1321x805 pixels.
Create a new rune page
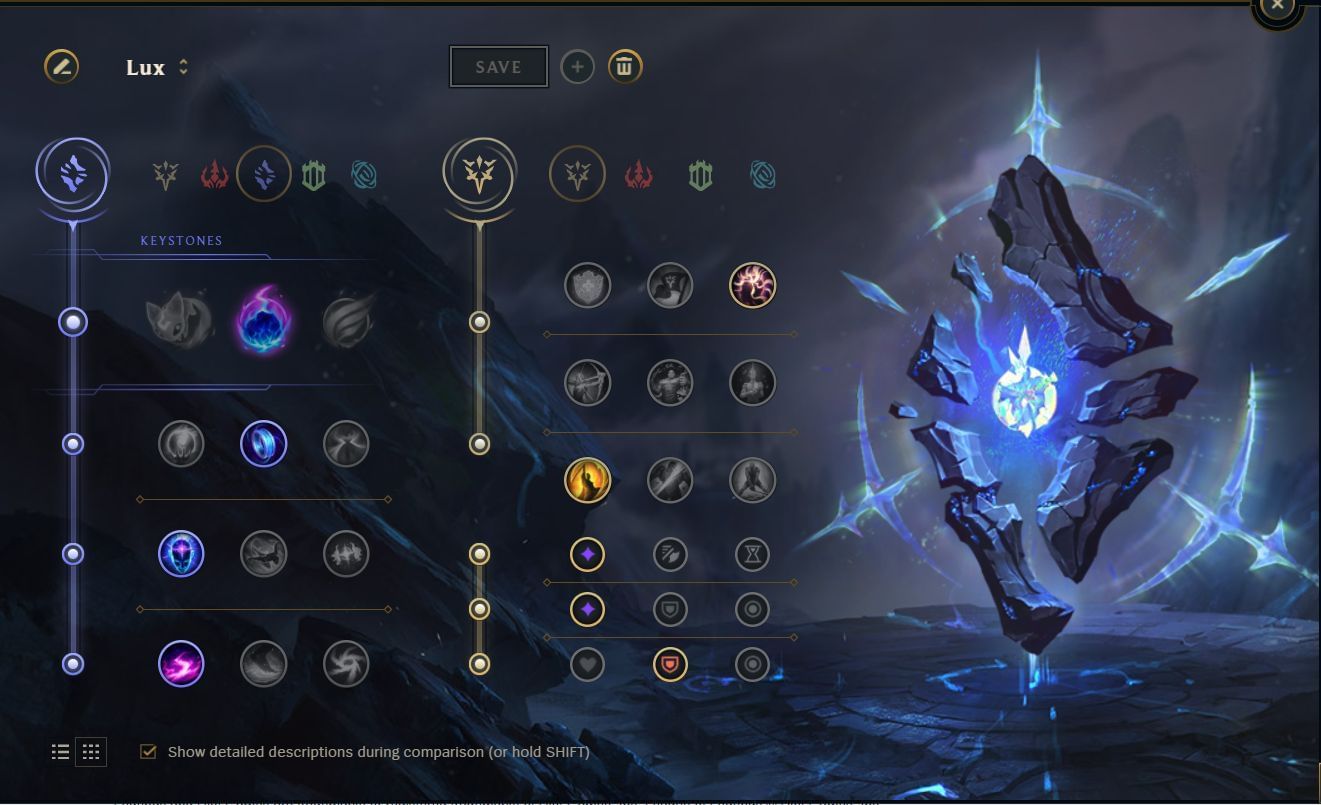click(x=577, y=67)
